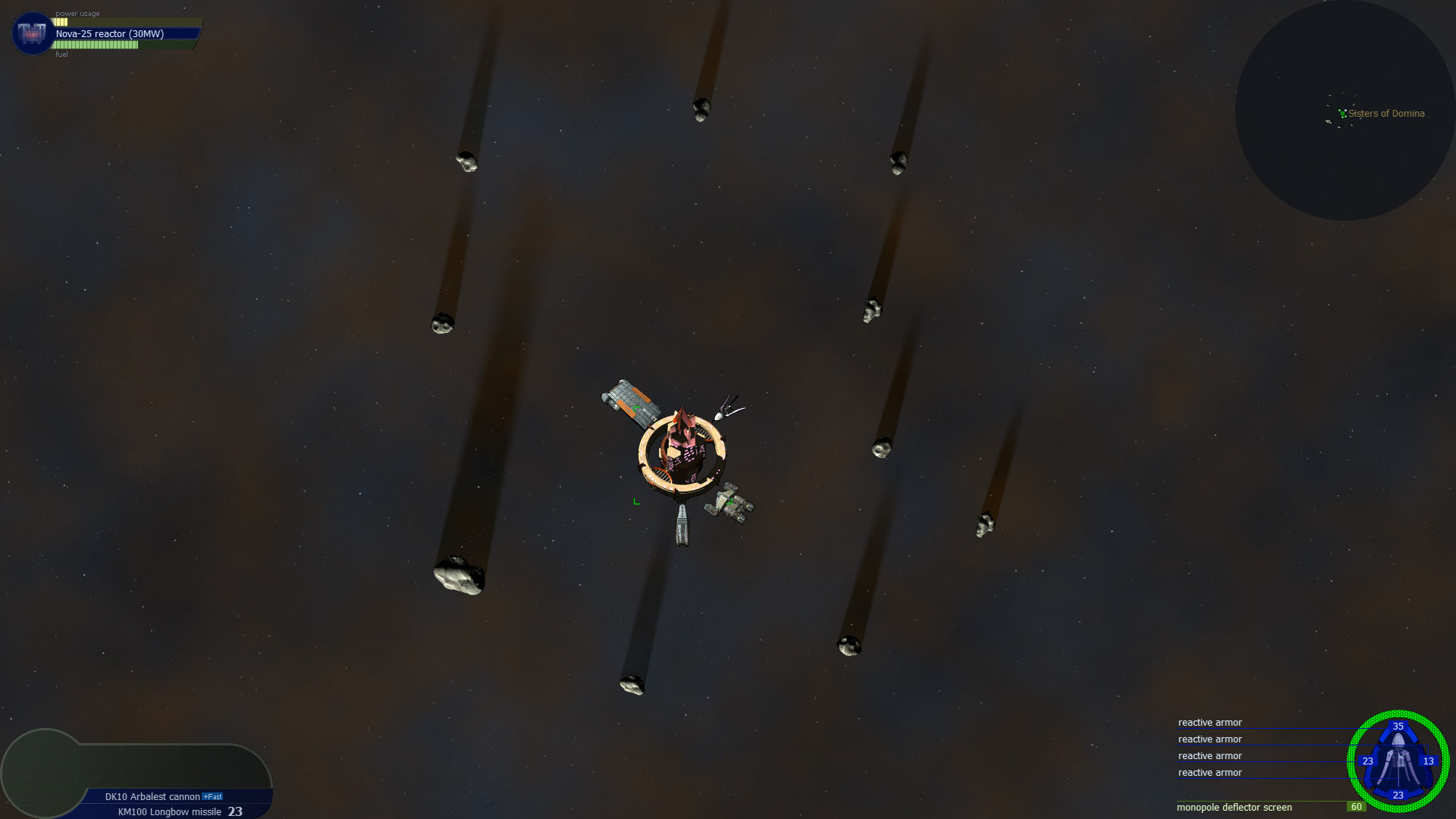The image size is (1456, 819).
Task: Expand the circular minimap in the corner
Action: (1346, 110)
